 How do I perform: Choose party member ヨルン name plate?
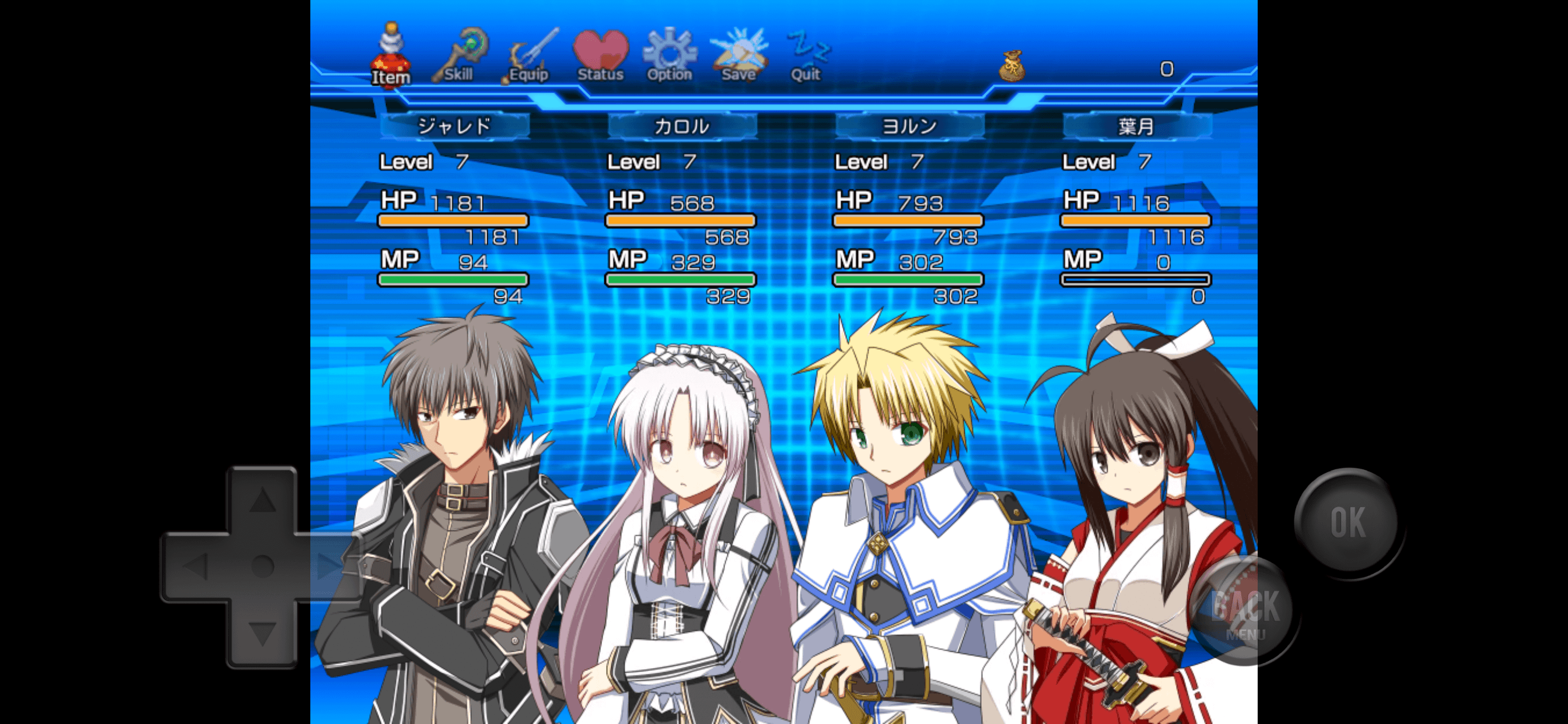pos(909,126)
